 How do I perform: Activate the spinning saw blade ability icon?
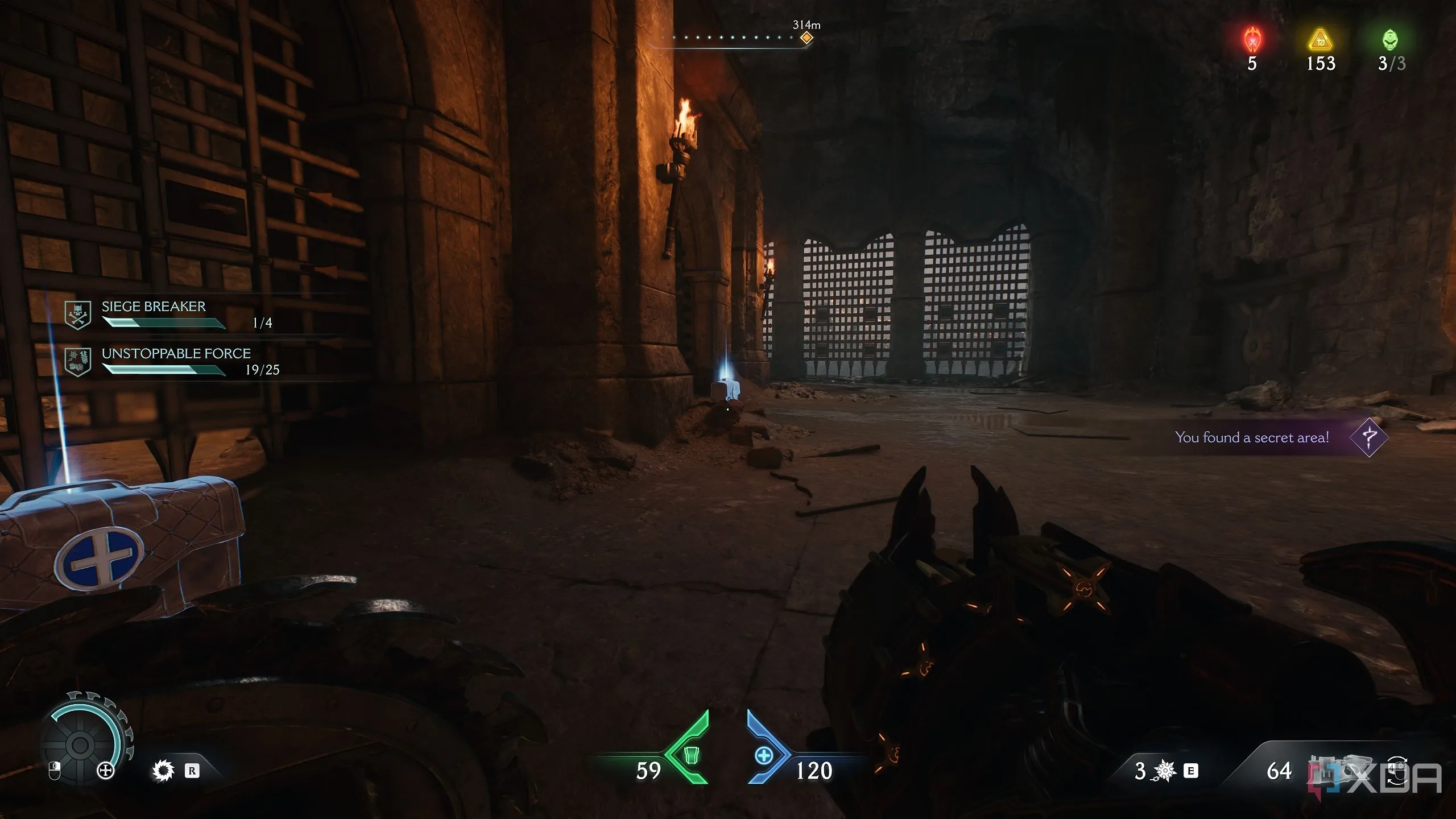tap(163, 771)
